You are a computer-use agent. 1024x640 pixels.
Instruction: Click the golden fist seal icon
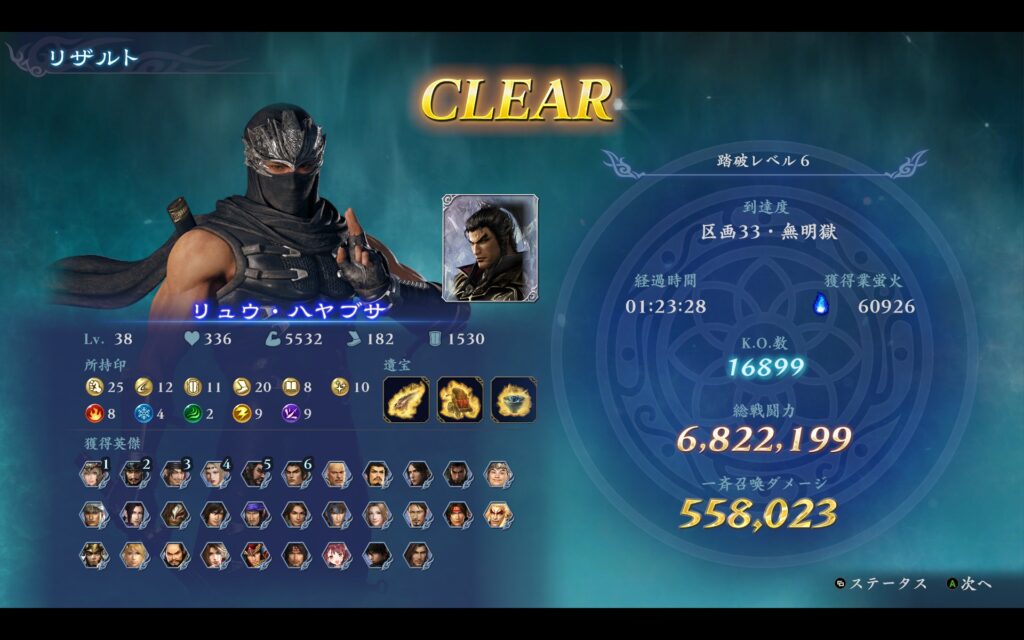pos(95,387)
